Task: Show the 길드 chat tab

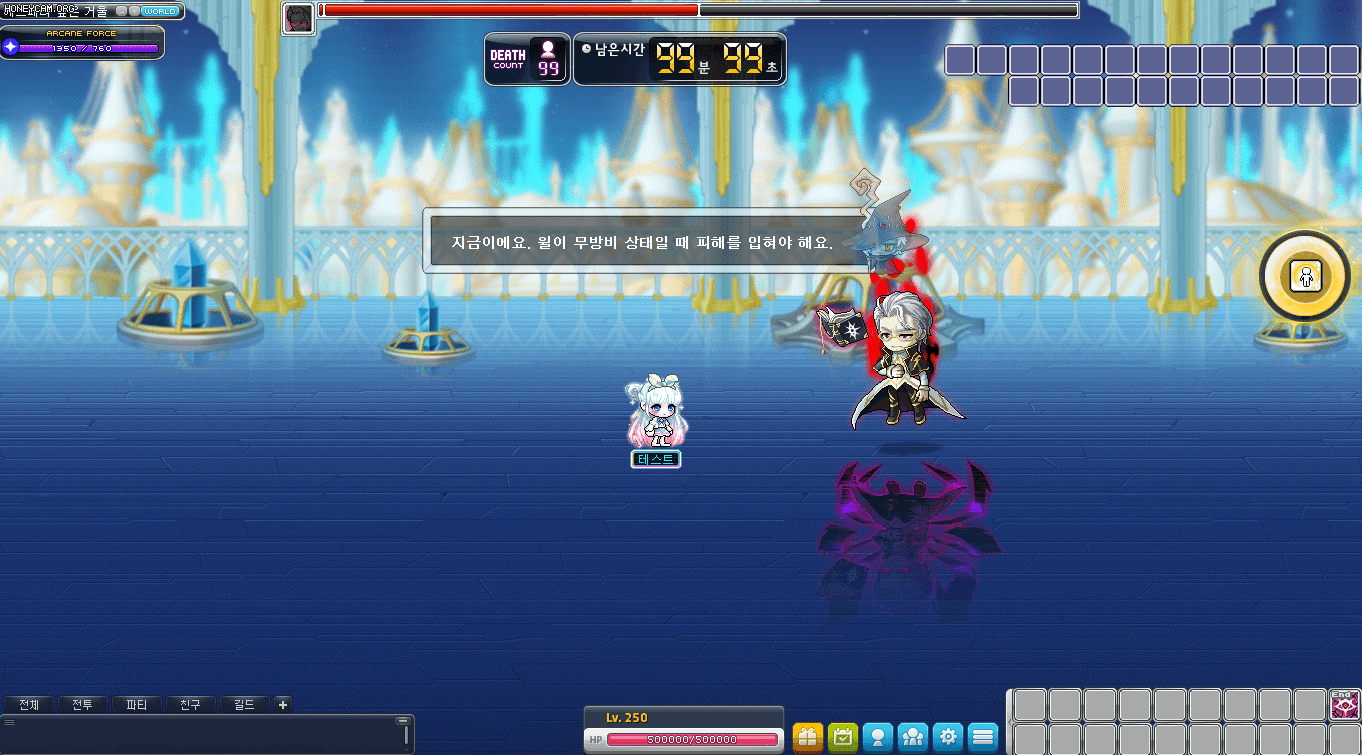Action: pyautogui.click(x=245, y=705)
